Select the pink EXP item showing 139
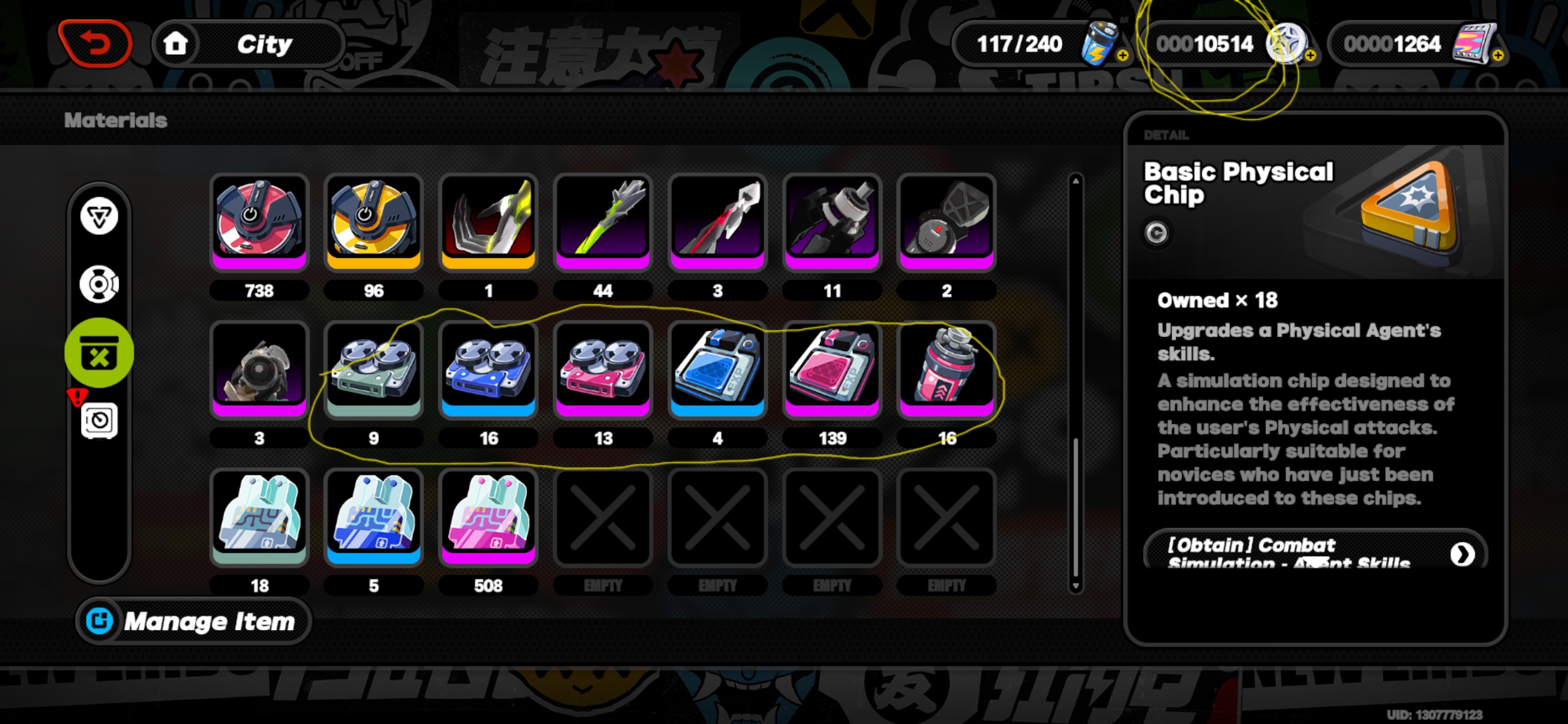Viewport: 1568px width, 724px height. click(832, 370)
